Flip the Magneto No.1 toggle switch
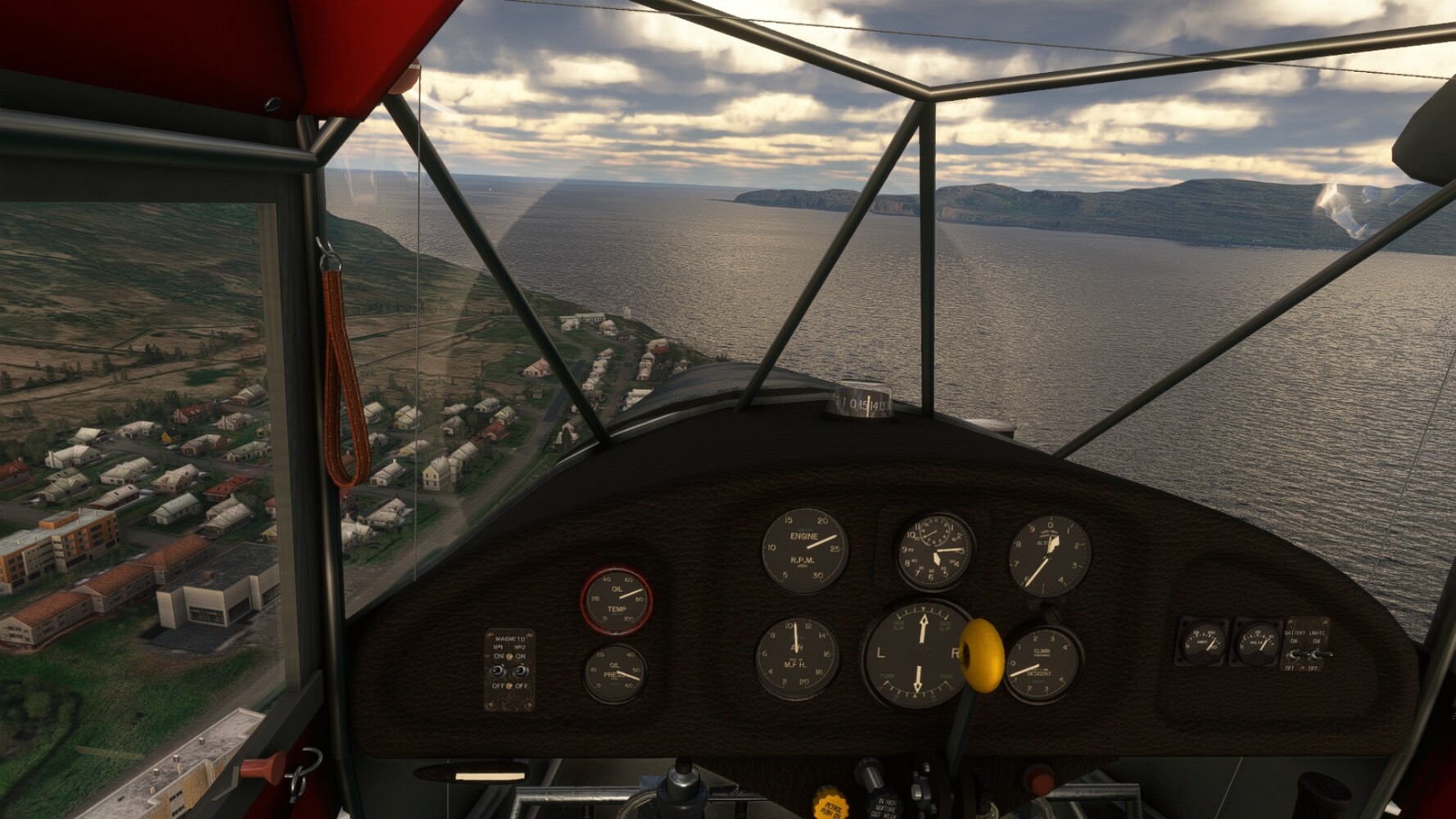 497,672
